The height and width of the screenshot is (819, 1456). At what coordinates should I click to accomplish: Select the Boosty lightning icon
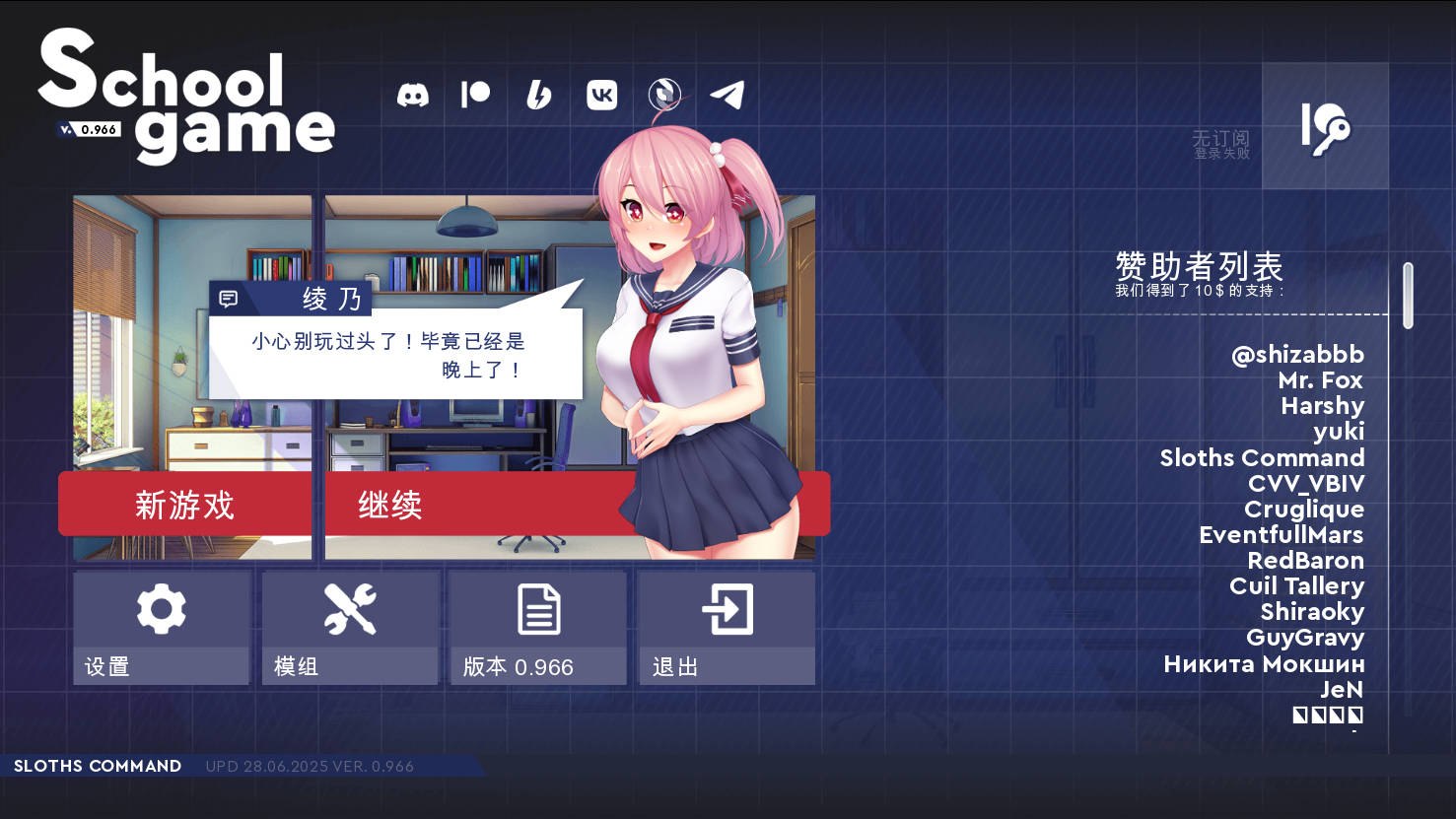(538, 96)
